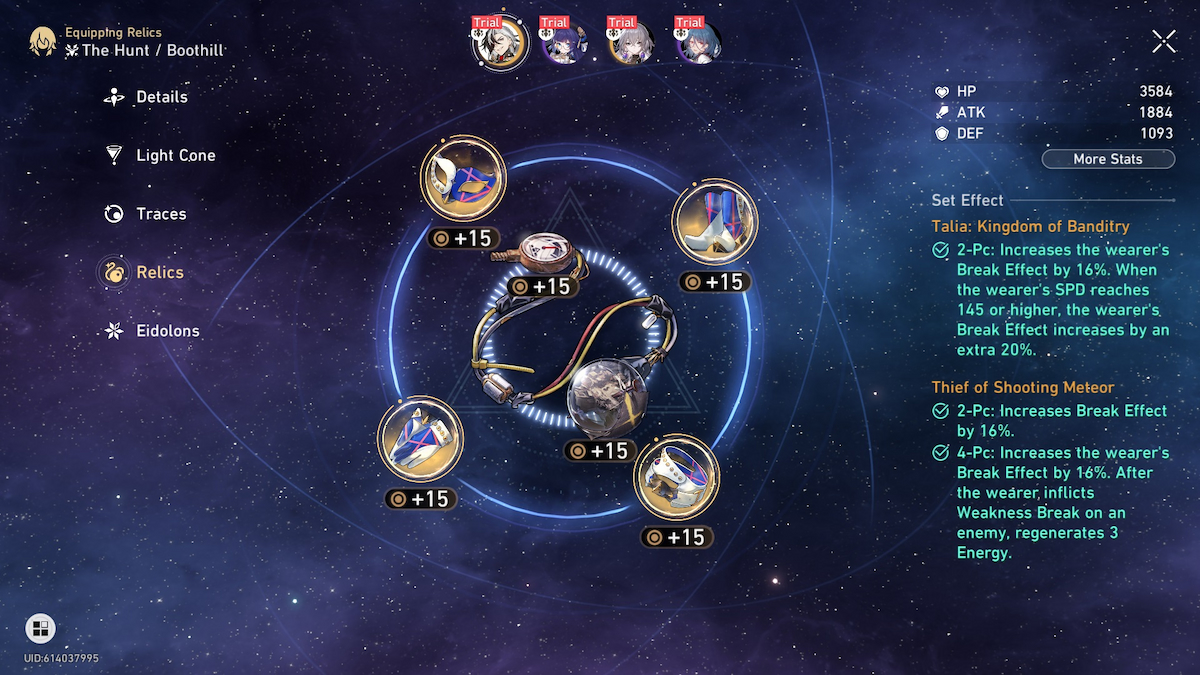This screenshot has height=675, width=1200.
Task: Switch to the first trial character portrait
Action: [498, 42]
